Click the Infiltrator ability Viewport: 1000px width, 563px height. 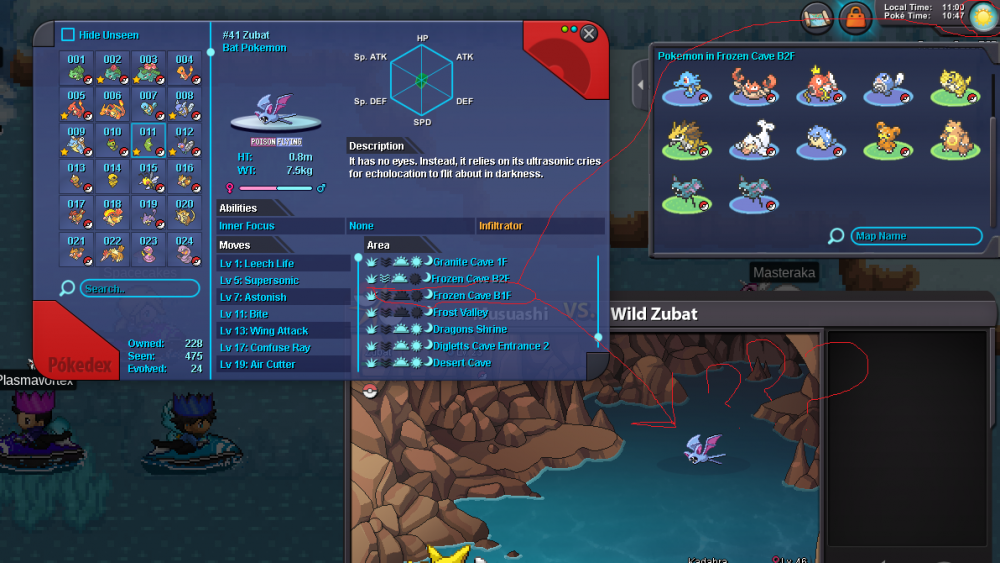[x=501, y=226]
